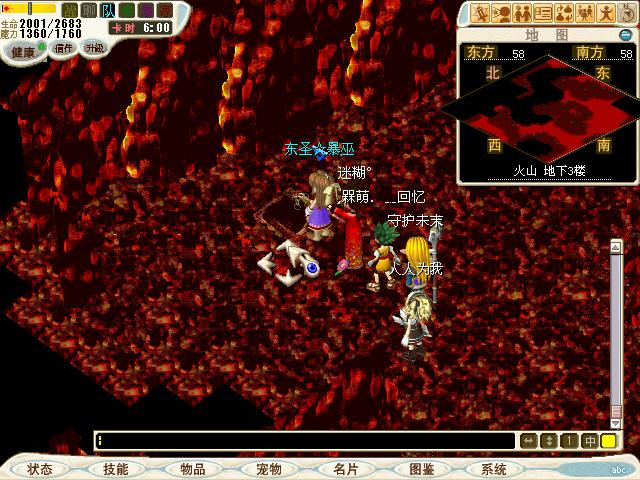Open the 状态 status menu
640x480 pixels.
(40, 469)
